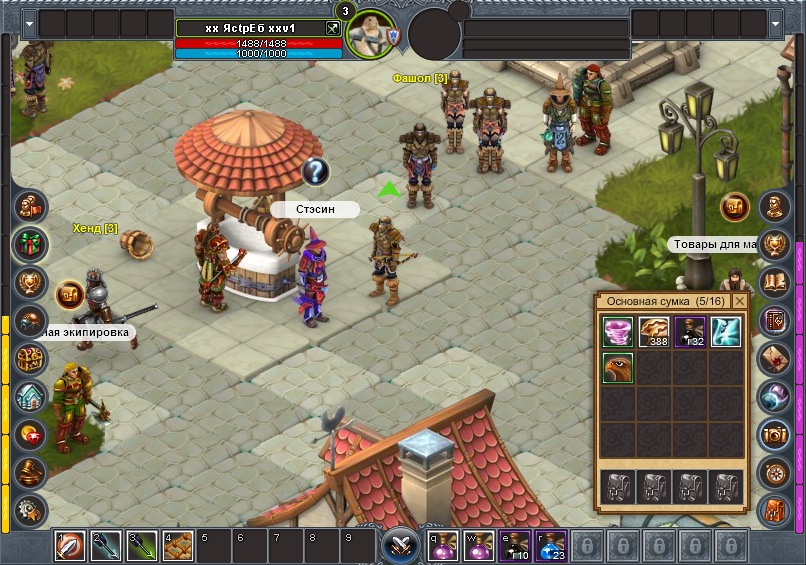Activate the sword skill in hotbar slot 1
The height and width of the screenshot is (565, 806).
coord(69,546)
